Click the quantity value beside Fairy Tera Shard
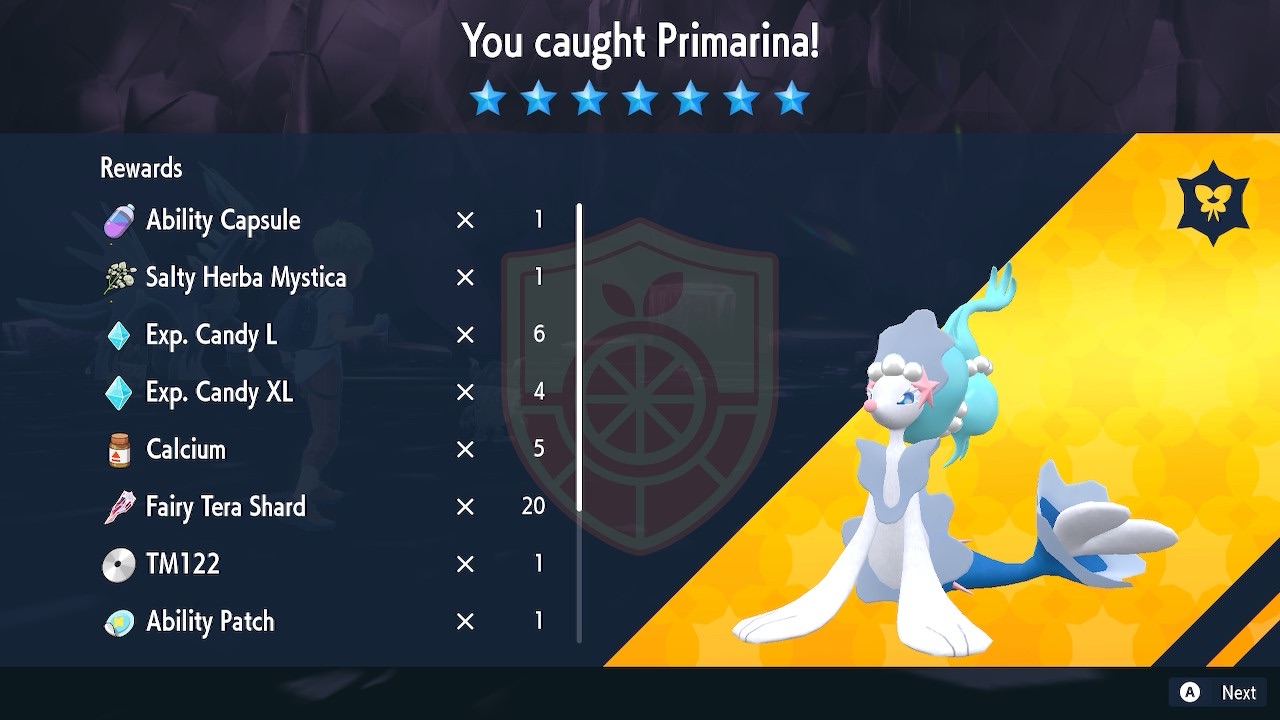 click(x=533, y=506)
